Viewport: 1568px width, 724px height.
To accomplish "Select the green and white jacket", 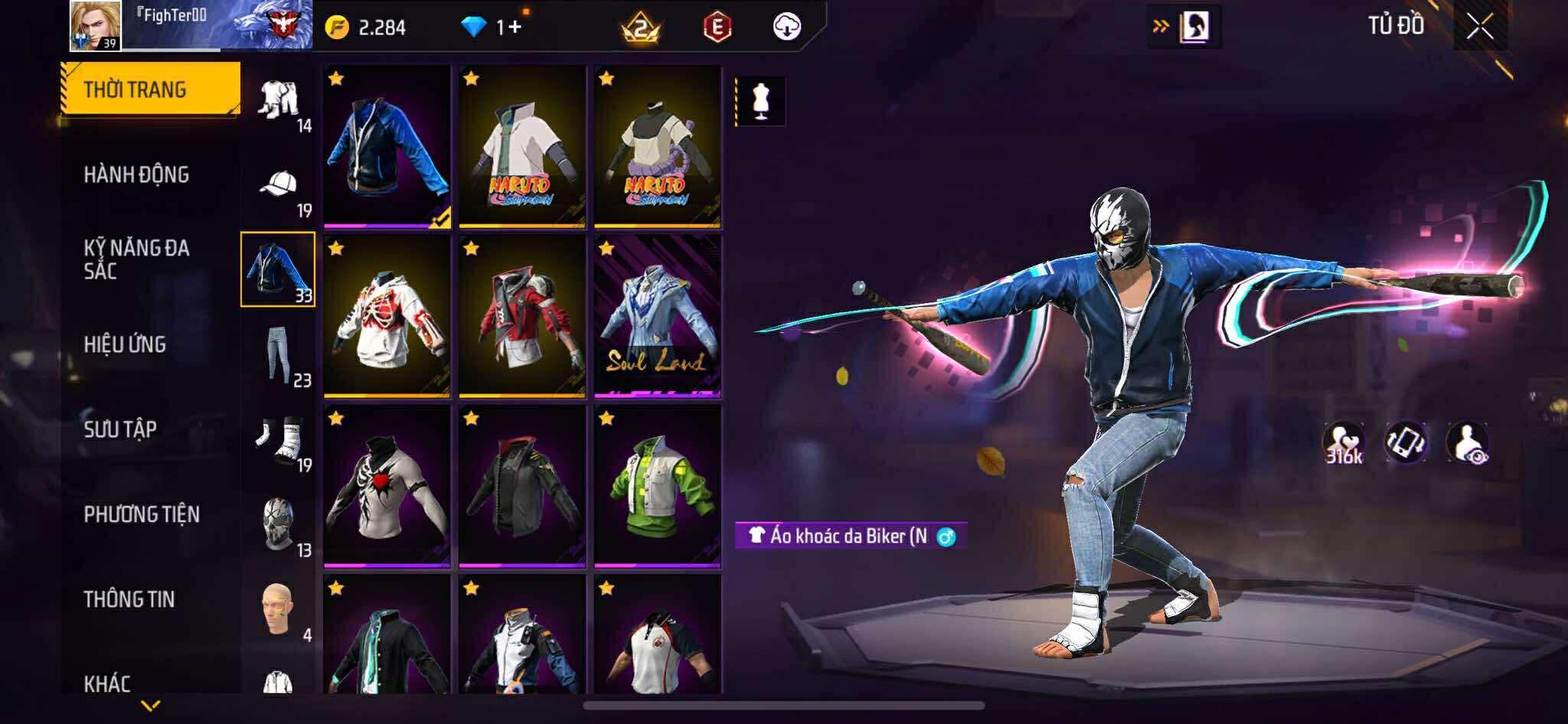I will tap(658, 487).
